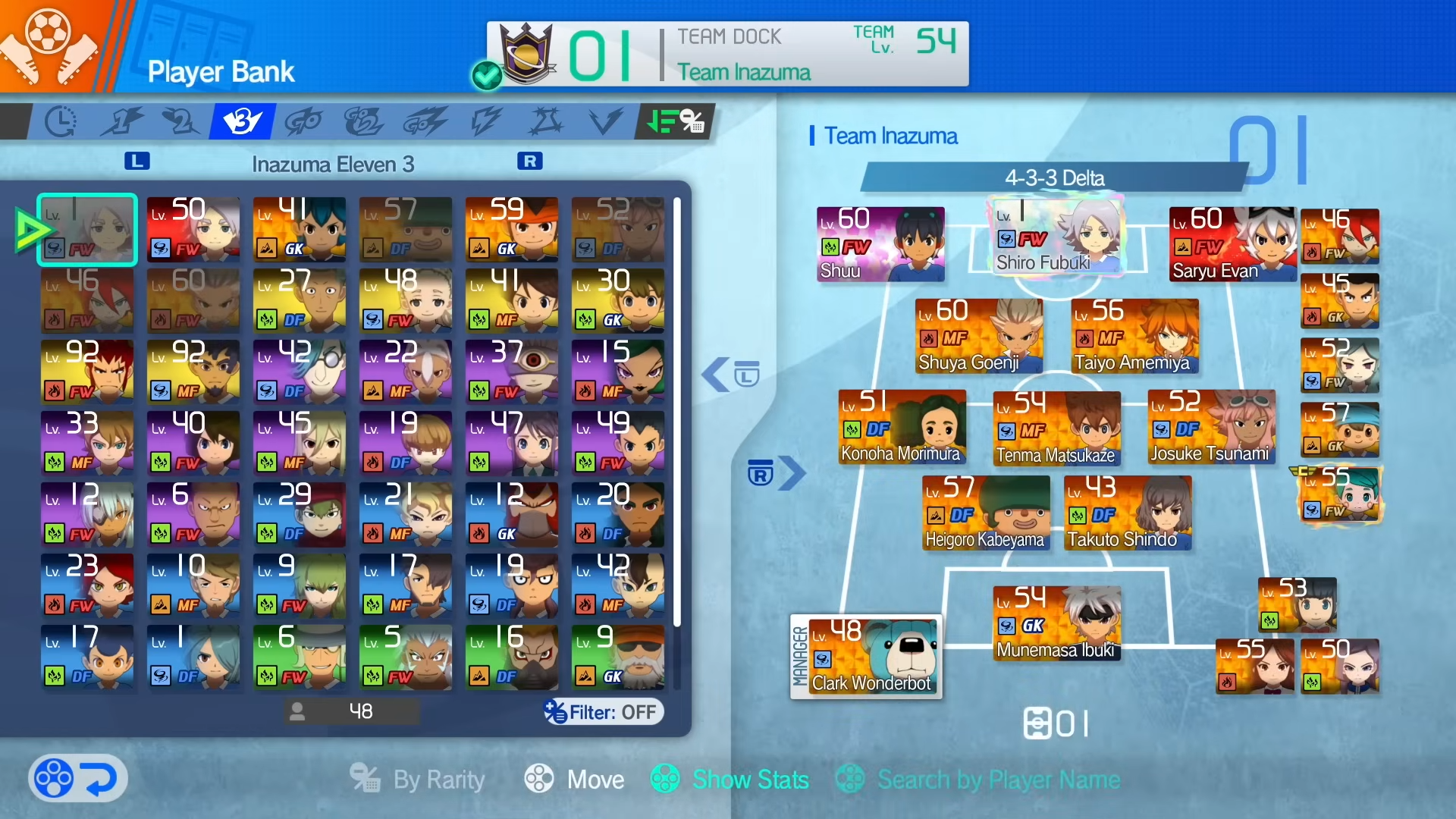The width and height of the screenshot is (1456, 819).
Task: Pick Saryu Evan's formation card
Action: (x=1232, y=244)
